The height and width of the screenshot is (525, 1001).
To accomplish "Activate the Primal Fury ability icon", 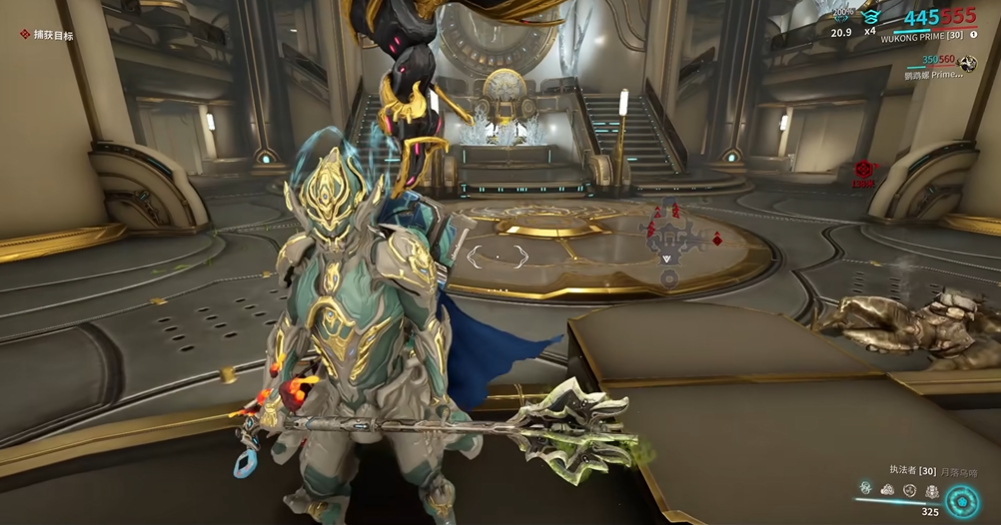I will point(932,490).
